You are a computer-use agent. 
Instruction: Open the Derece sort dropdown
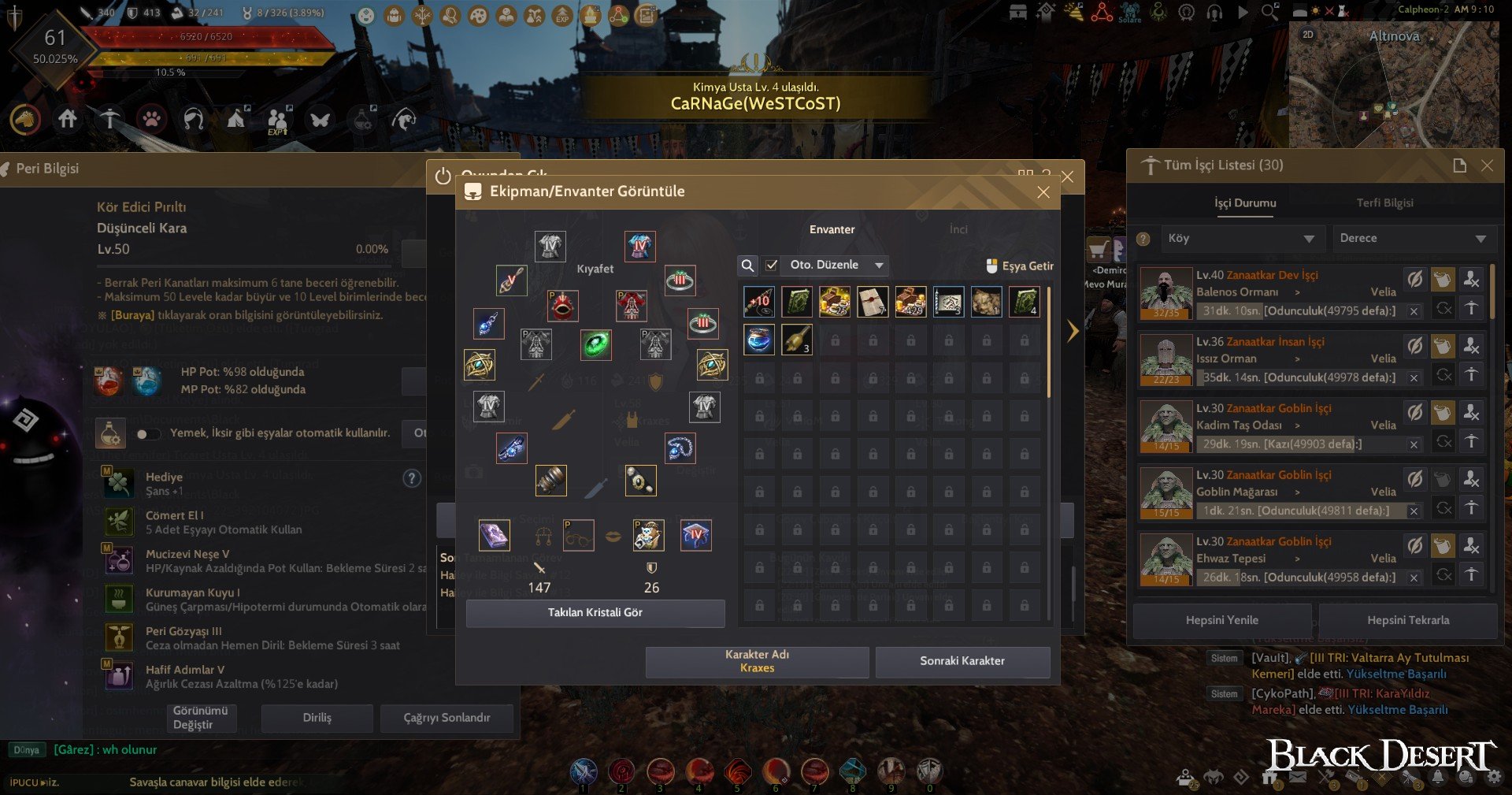pyautogui.click(x=1413, y=239)
